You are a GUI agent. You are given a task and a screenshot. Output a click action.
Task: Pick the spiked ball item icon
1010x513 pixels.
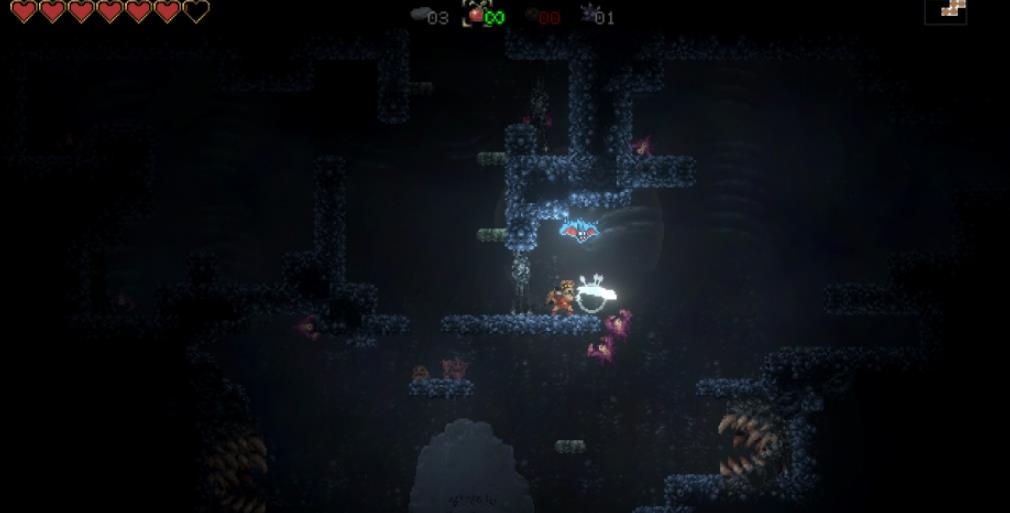click(x=588, y=14)
